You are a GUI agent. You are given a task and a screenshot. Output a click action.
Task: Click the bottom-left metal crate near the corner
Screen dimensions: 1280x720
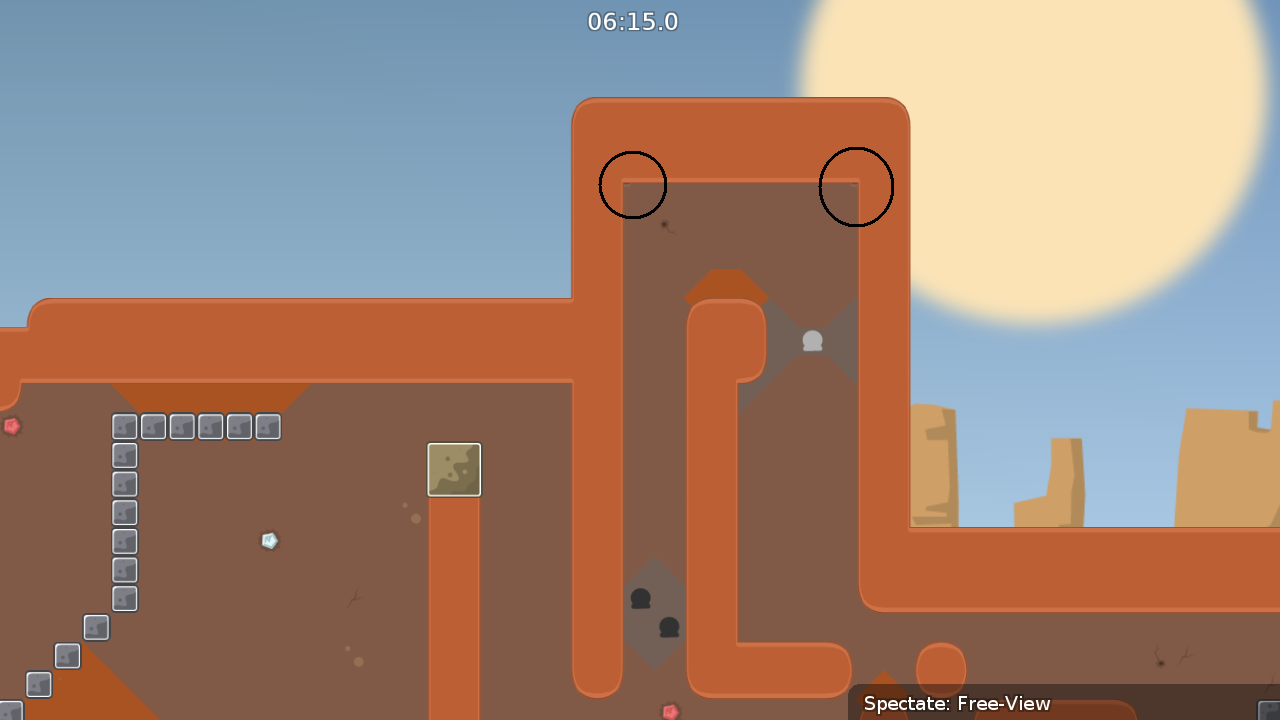[37, 684]
